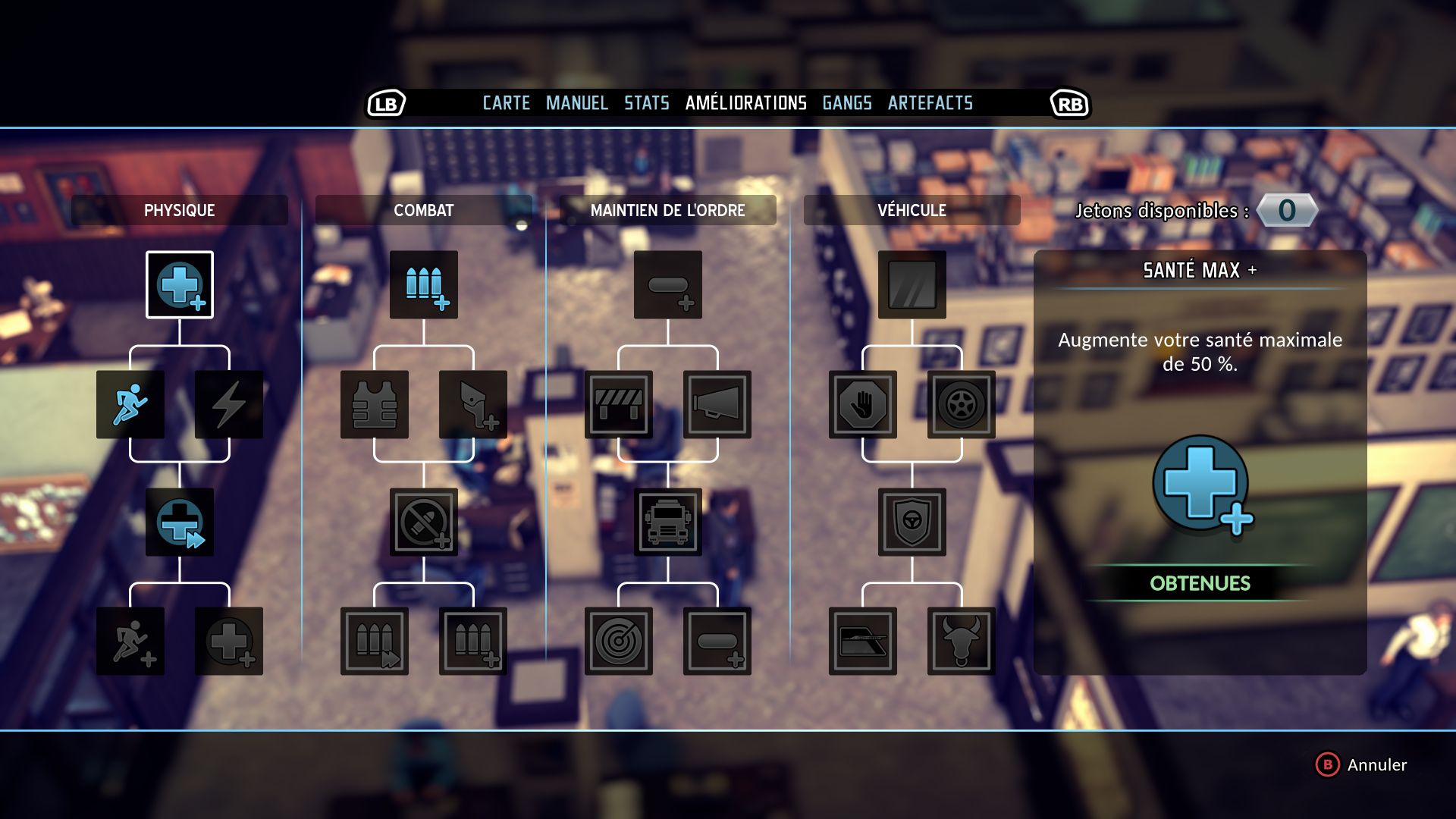Go to the GANGS tab

847,103
